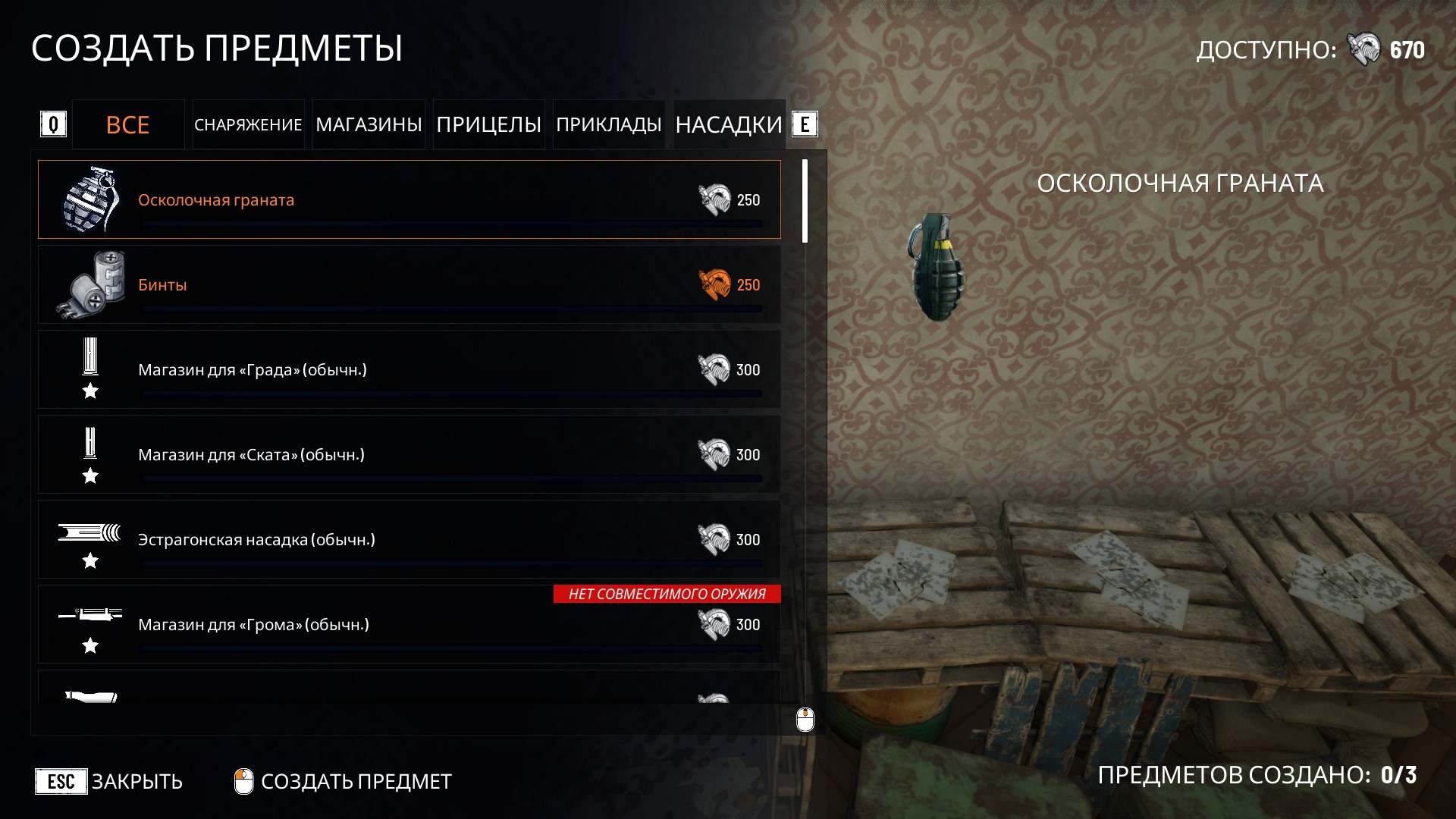This screenshot has height=819, width=1456.
Task: Show the ПРИЦЕЛЫ category
Action: coord(488,124)
